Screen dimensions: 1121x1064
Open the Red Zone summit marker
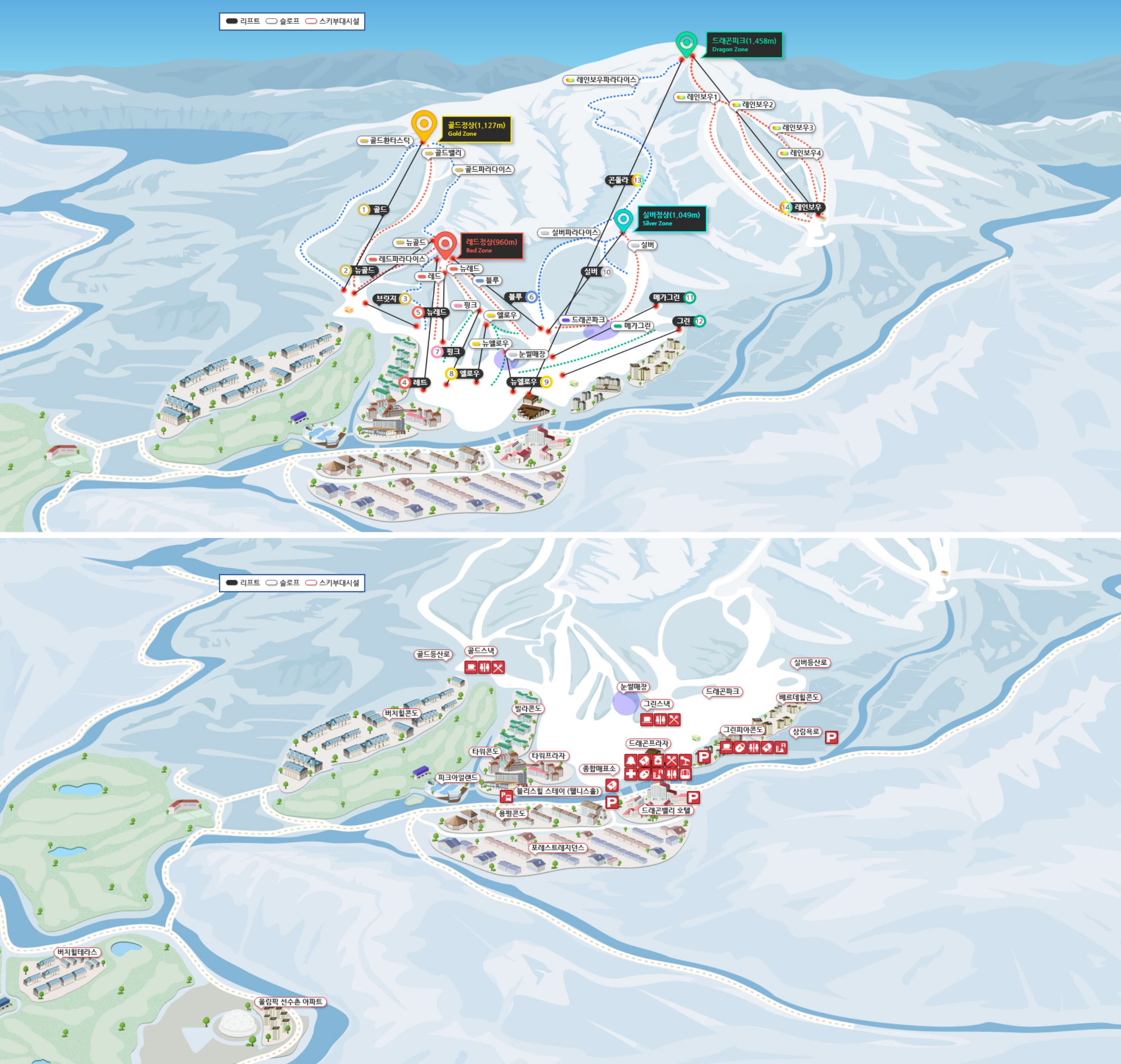coord(445,244)
